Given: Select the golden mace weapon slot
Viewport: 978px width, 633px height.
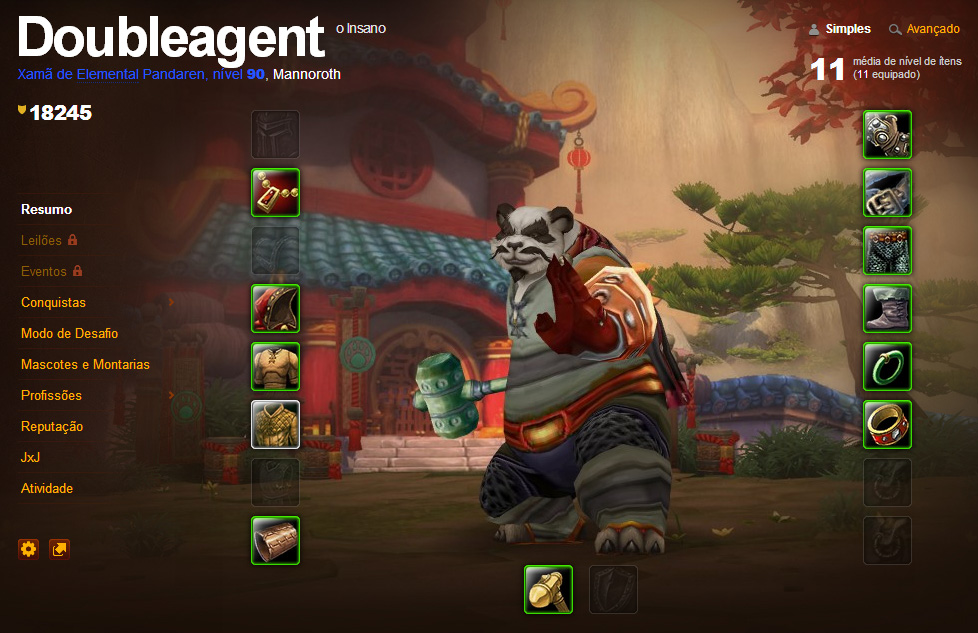Looking at the screenshot, I should point(548,589).
